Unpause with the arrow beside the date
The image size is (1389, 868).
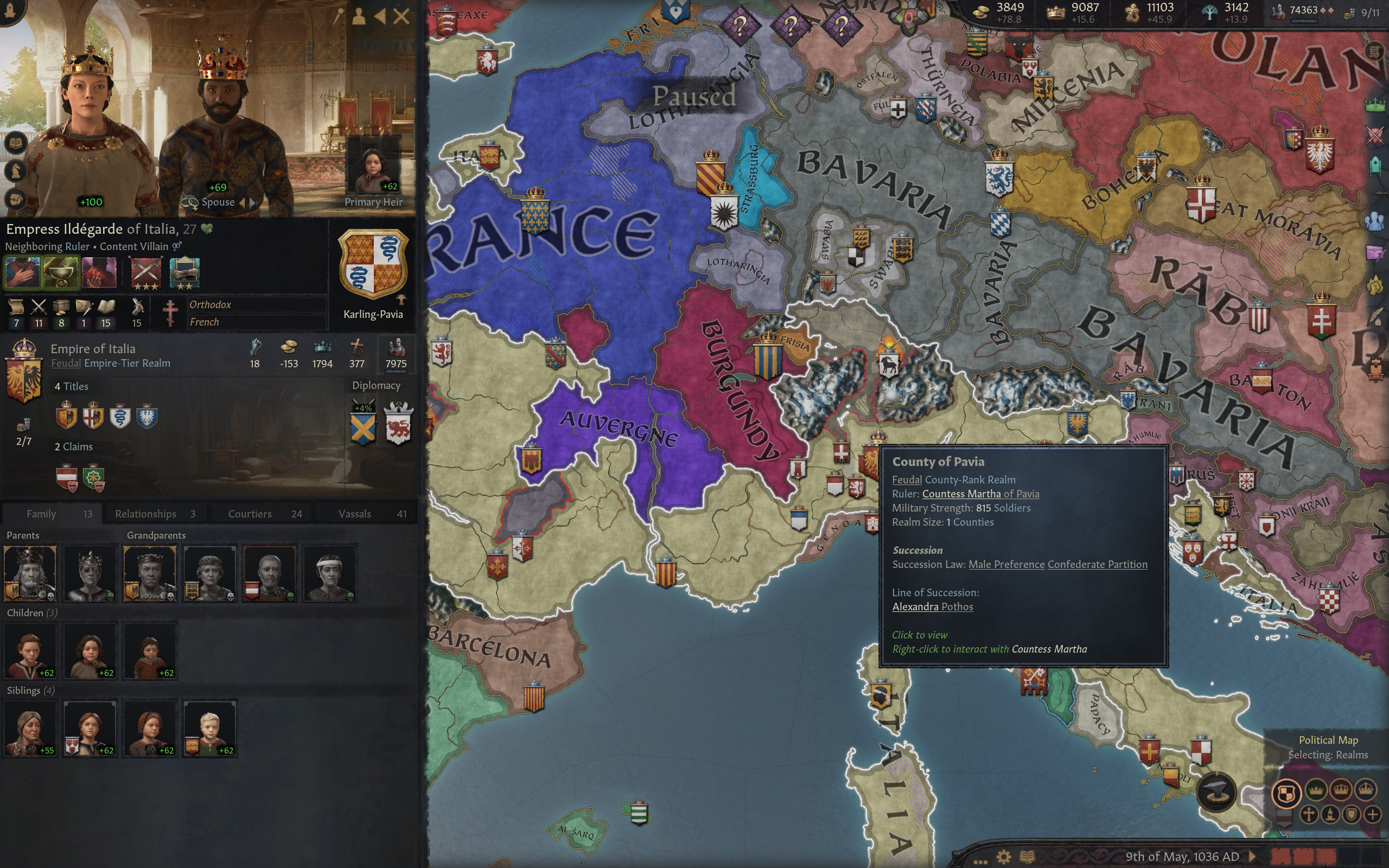1253,857
